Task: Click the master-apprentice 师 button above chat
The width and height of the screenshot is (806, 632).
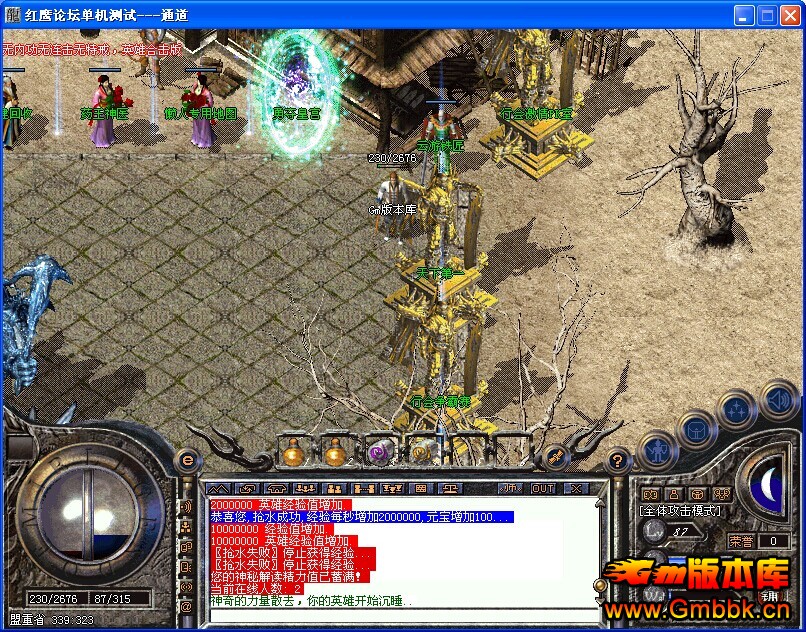Action: tap(511, 488)
